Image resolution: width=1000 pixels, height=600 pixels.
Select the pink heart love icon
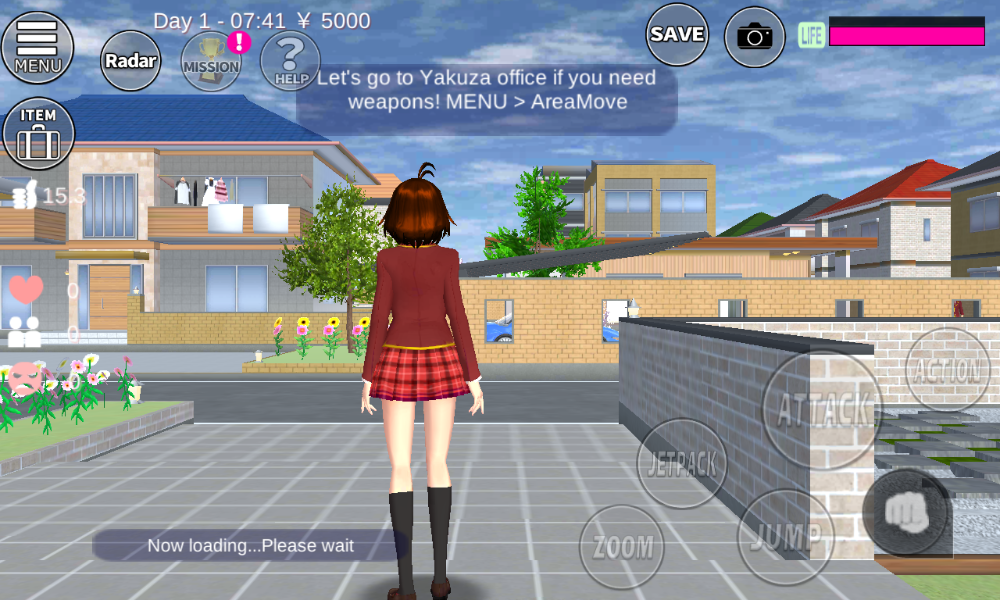[x=26, y=289]
